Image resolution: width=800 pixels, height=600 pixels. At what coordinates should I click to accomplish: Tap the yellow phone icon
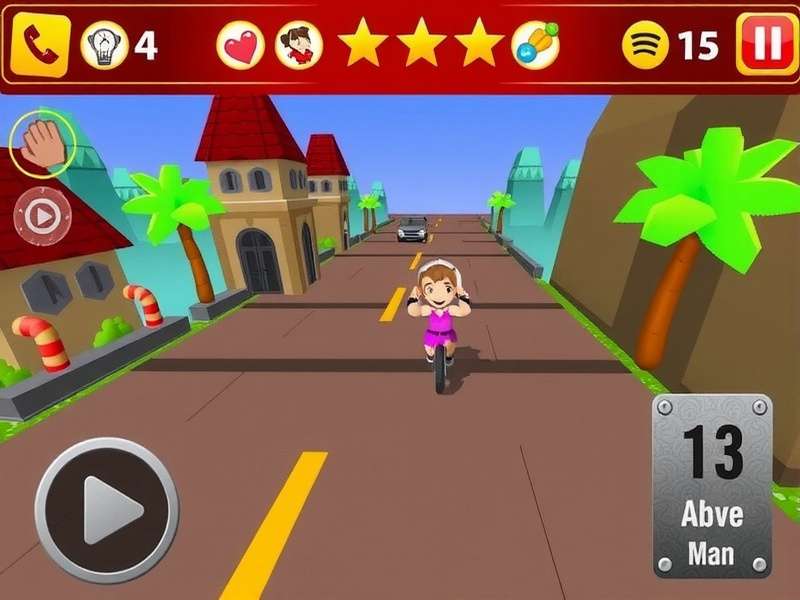point(41,45)
